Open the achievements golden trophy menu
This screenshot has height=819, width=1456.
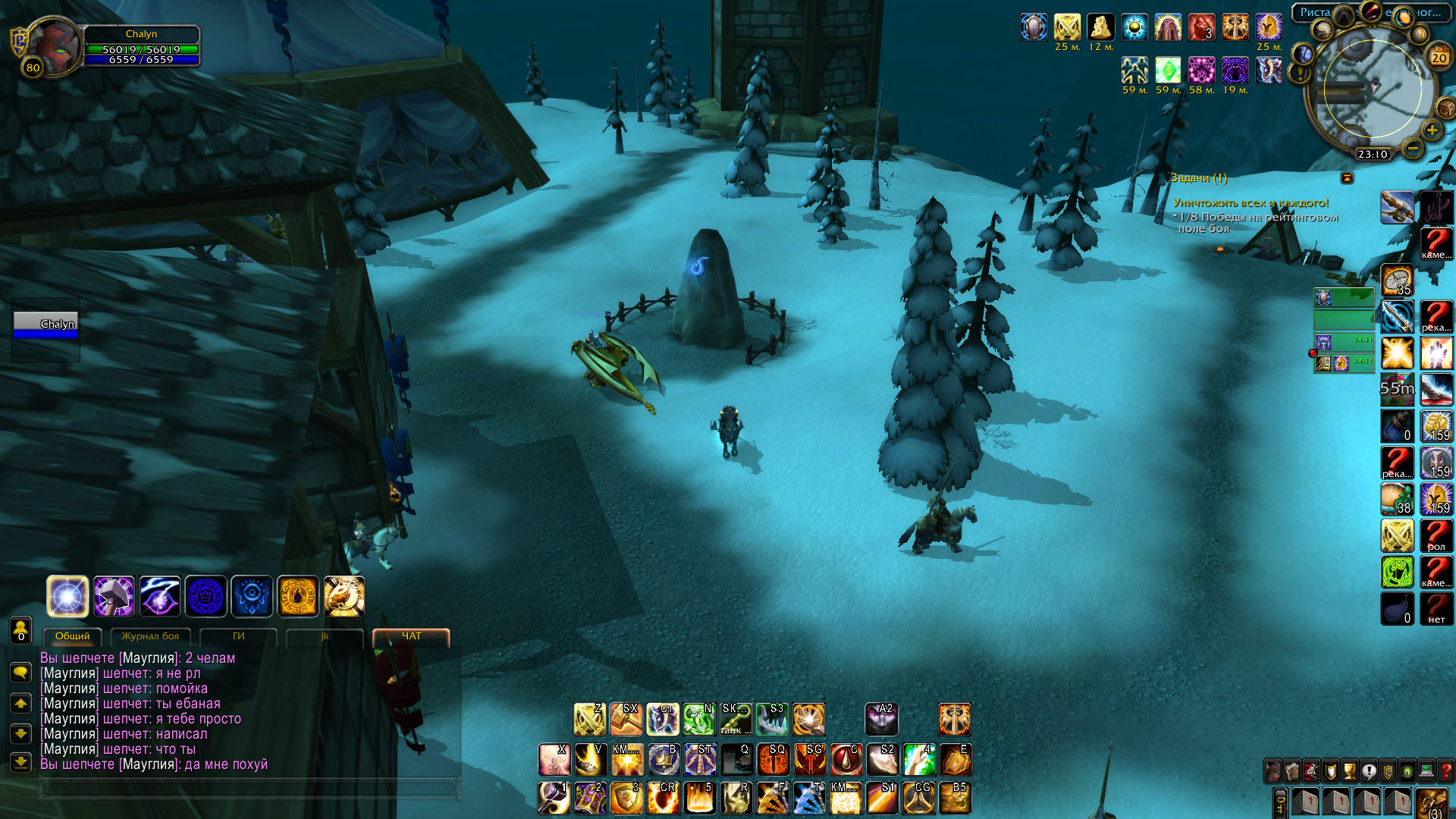[1349, 771]
